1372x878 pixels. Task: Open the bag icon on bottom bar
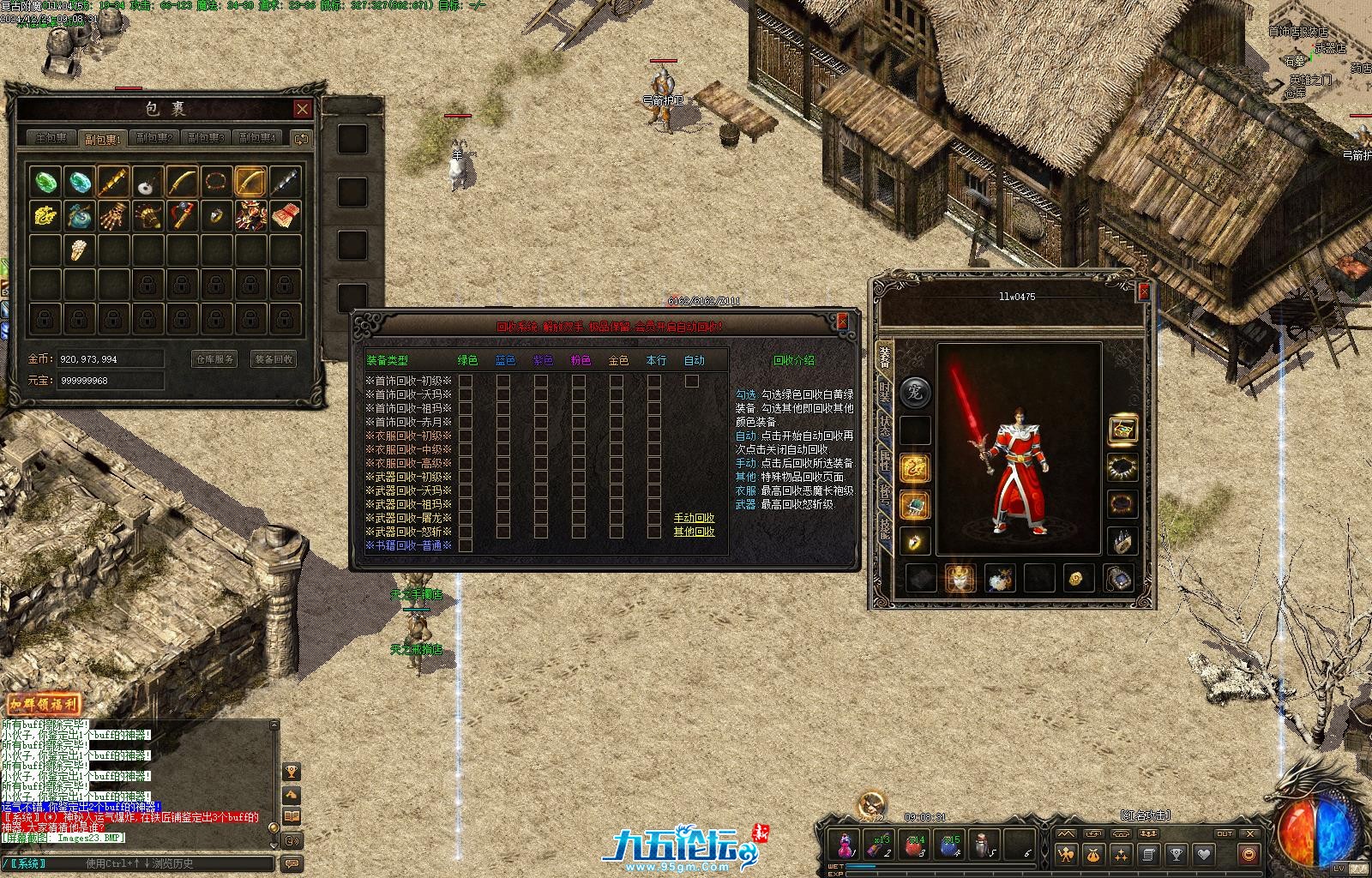tap(1093, 854)
